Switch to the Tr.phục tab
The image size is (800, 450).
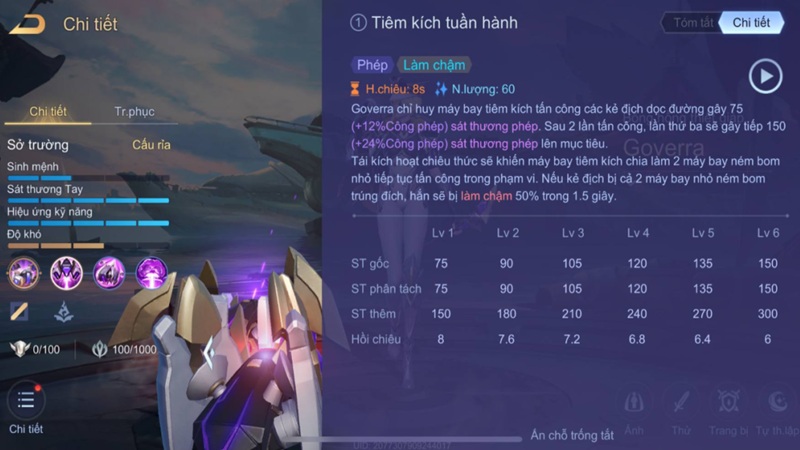(x=134, y=112)
